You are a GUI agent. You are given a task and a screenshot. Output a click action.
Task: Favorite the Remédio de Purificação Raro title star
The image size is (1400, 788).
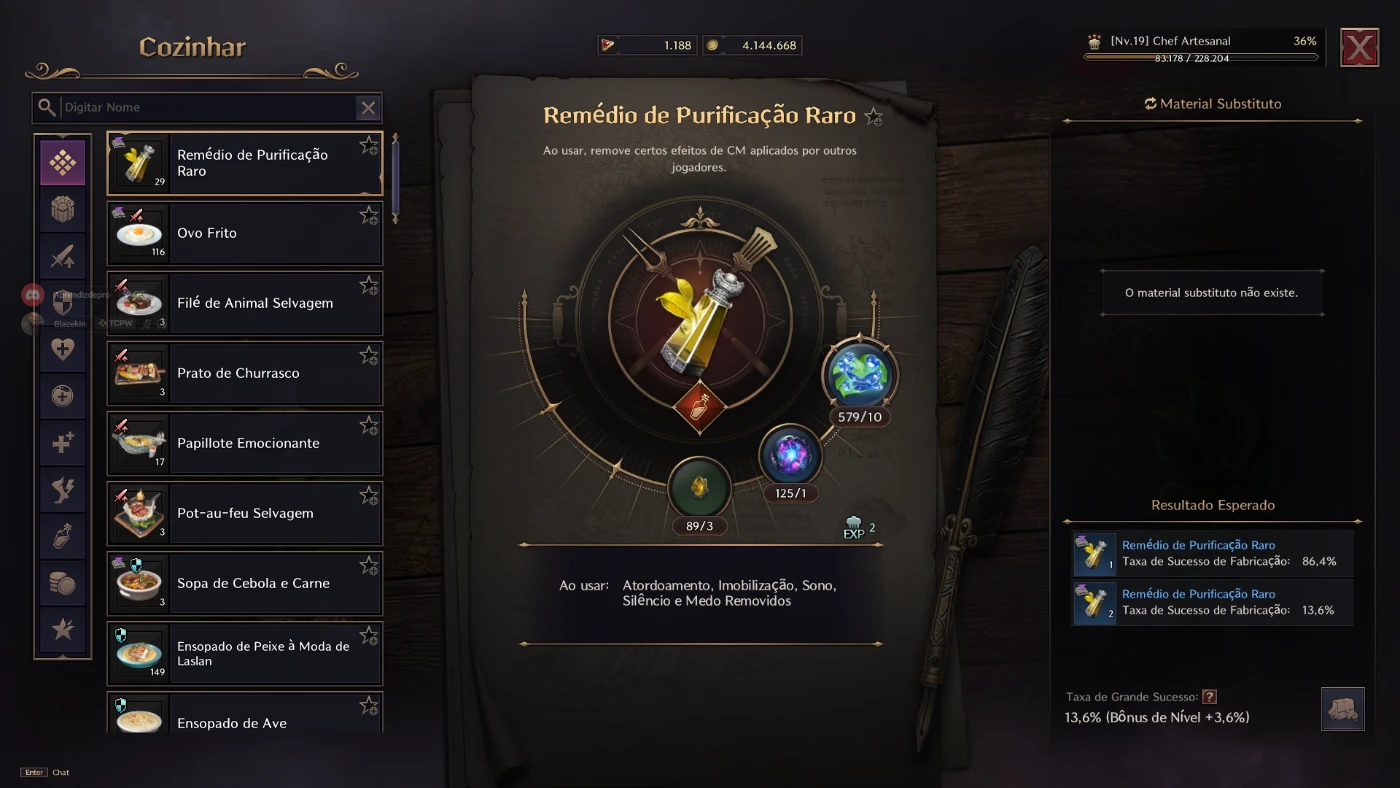point(874,117)
